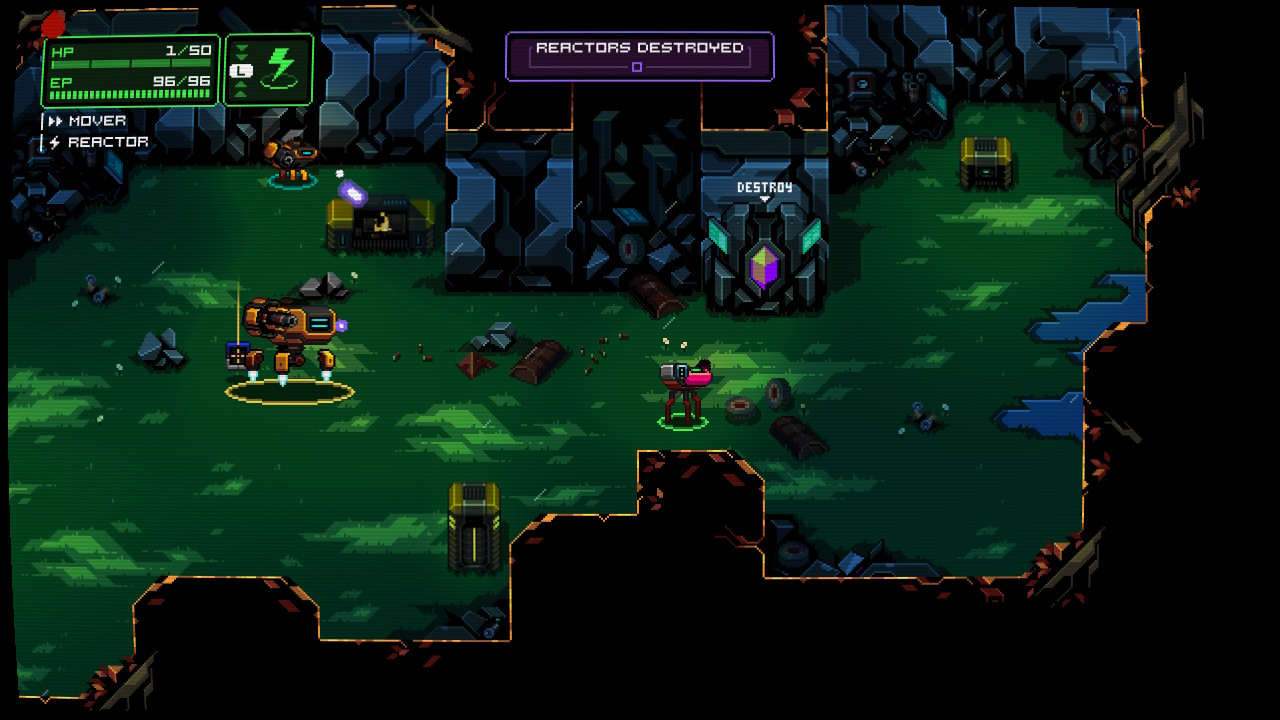Screen dimensions: 1280x720
Task: Click the REACTORS DESTROYED banner text
Action: coord(640,46)
